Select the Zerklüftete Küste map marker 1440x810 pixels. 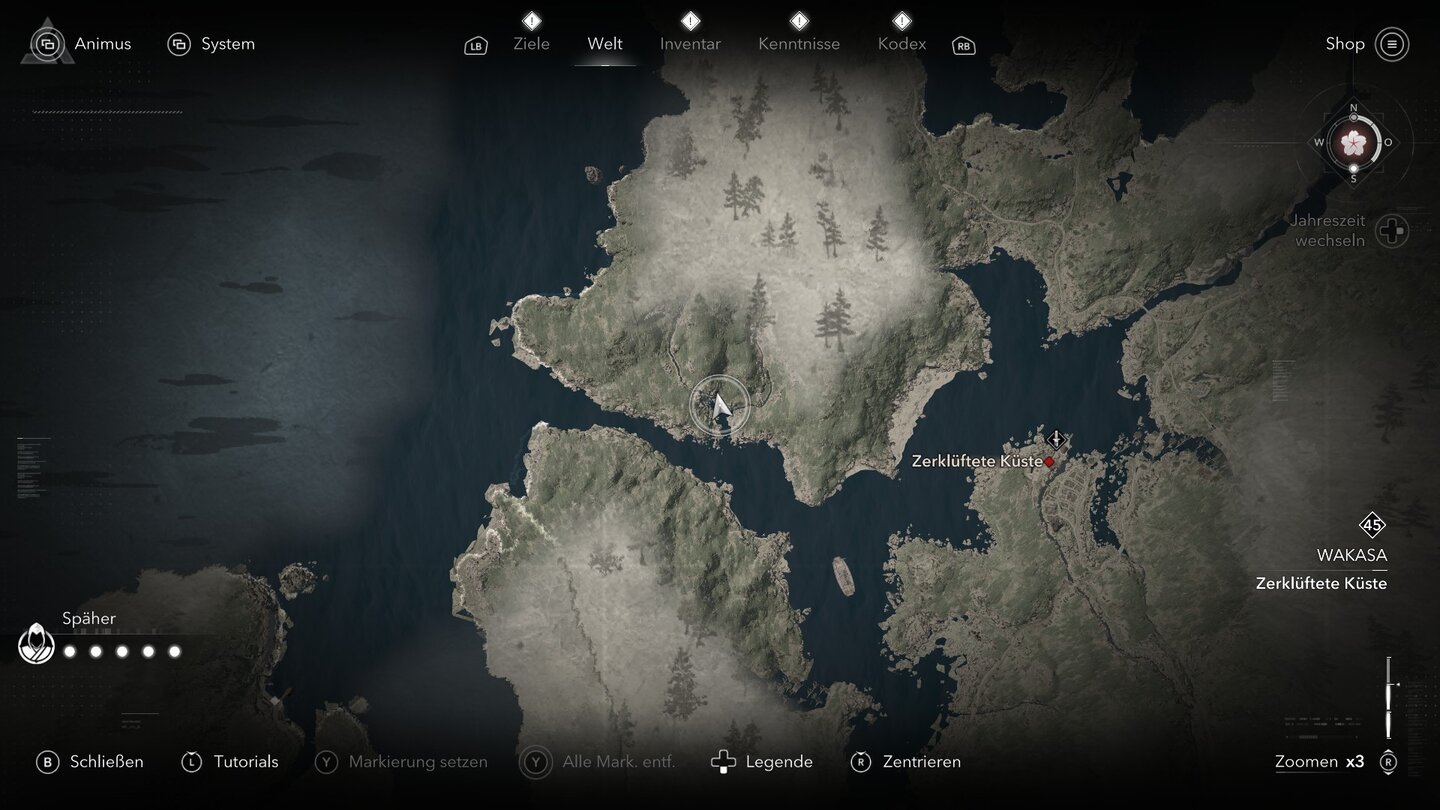coord(1050,462)
